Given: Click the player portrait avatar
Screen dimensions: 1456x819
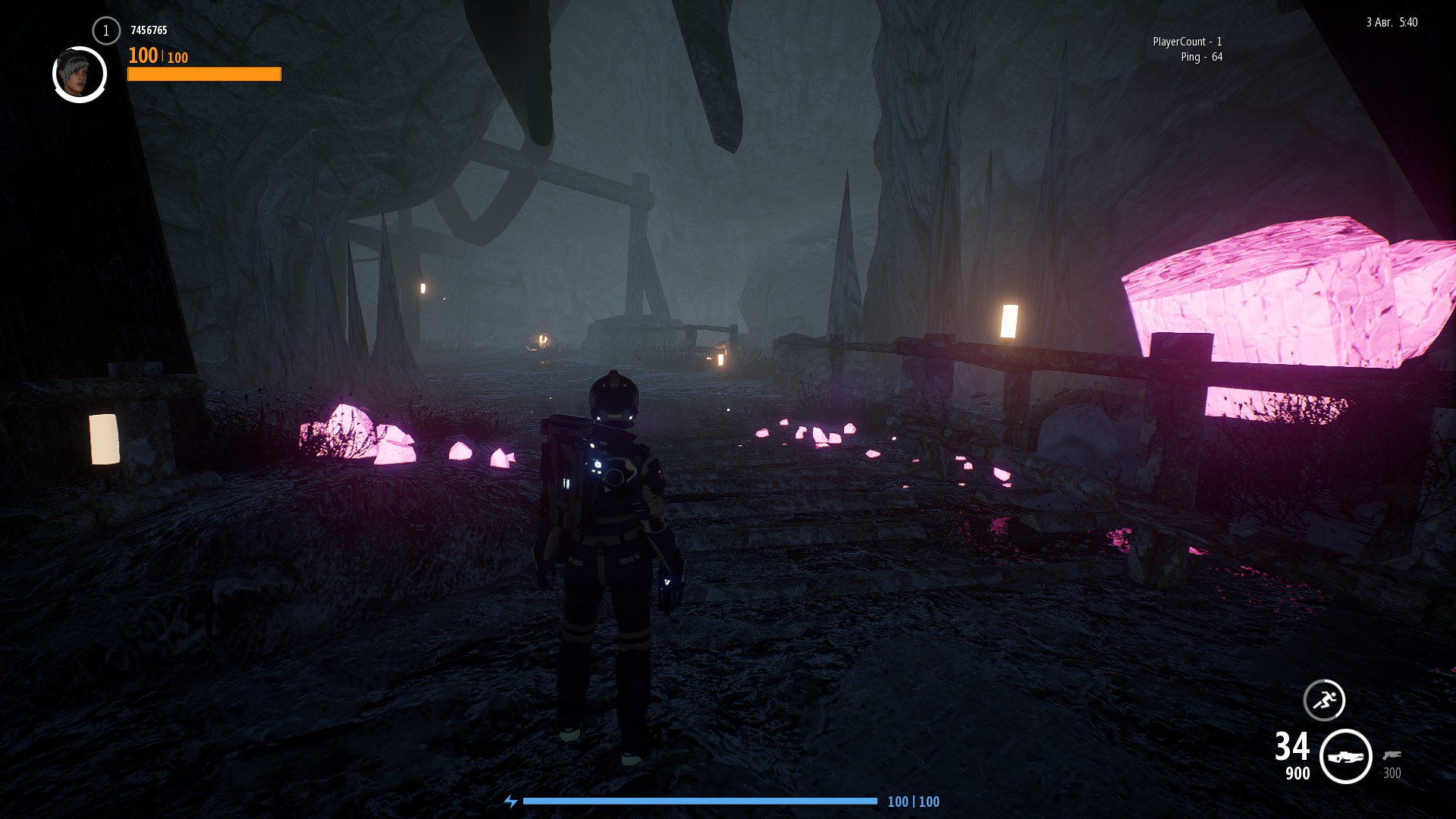Looking at the screenshot, I should pyautogui.click(x=80, y=74).
